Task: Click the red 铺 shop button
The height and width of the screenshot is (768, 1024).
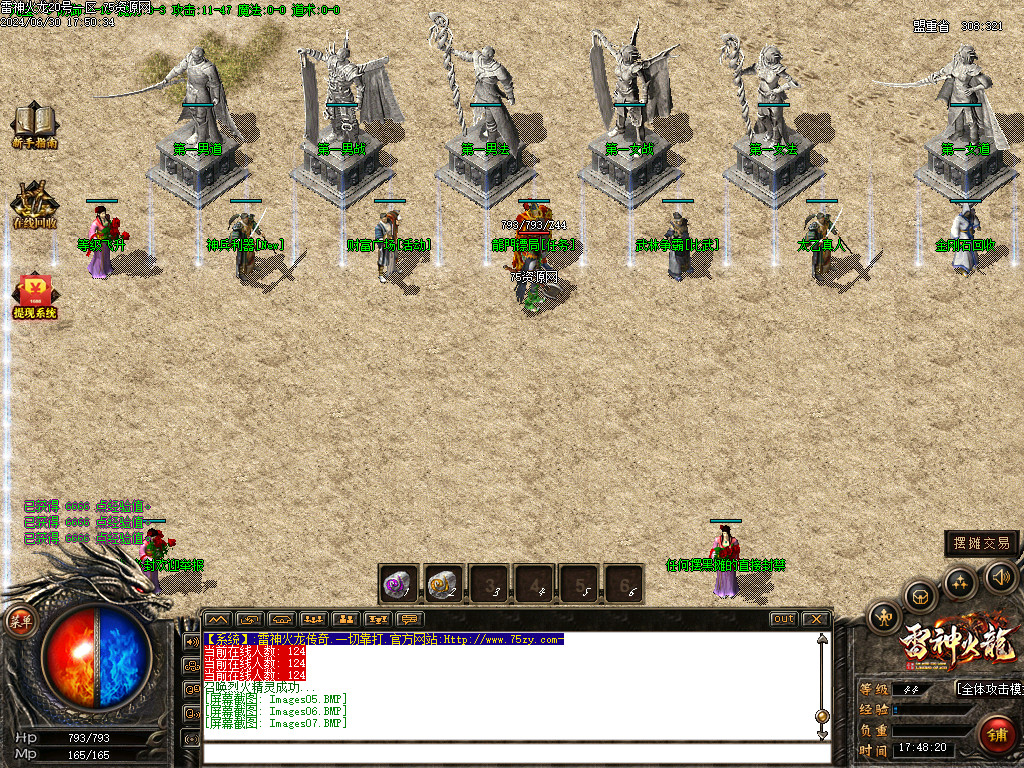Action: coord(997,735)
